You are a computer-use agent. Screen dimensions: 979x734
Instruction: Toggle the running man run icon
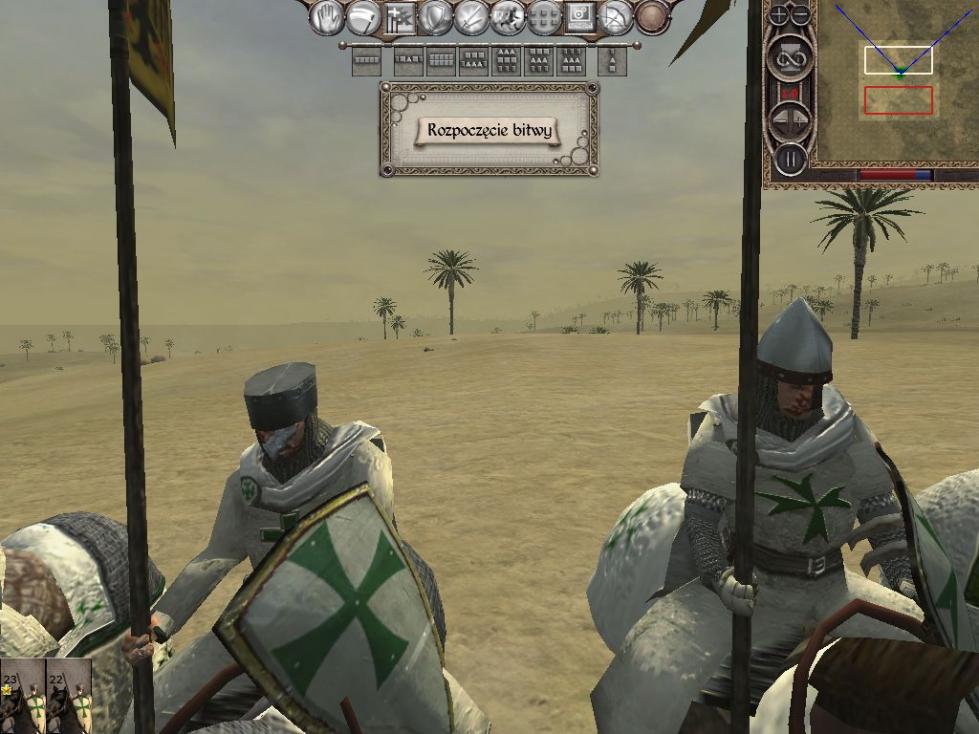[x=508, y=16]
